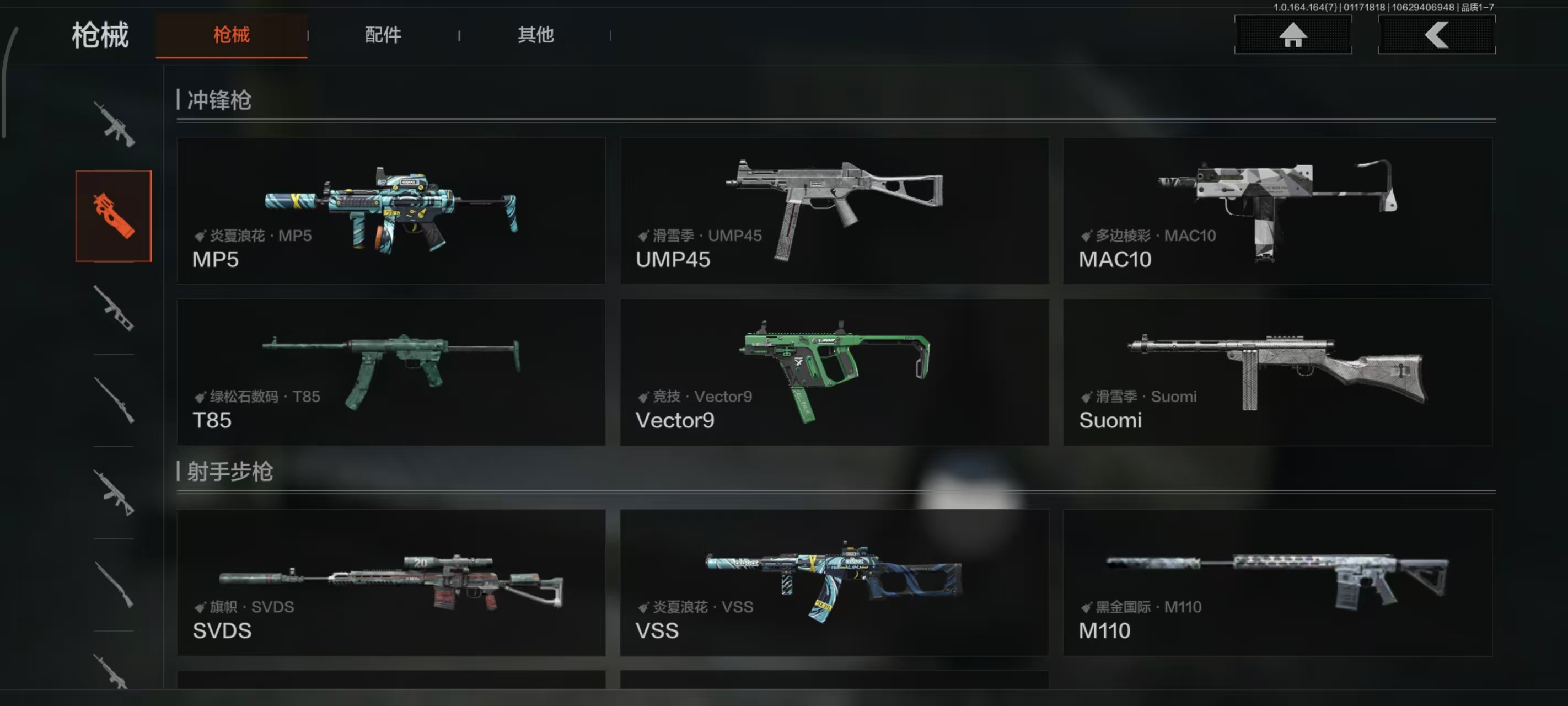Image resolution: width=1568 pixels, height=706 pixels.
Task: Select the 其他 tab
Action: [535, 35]
